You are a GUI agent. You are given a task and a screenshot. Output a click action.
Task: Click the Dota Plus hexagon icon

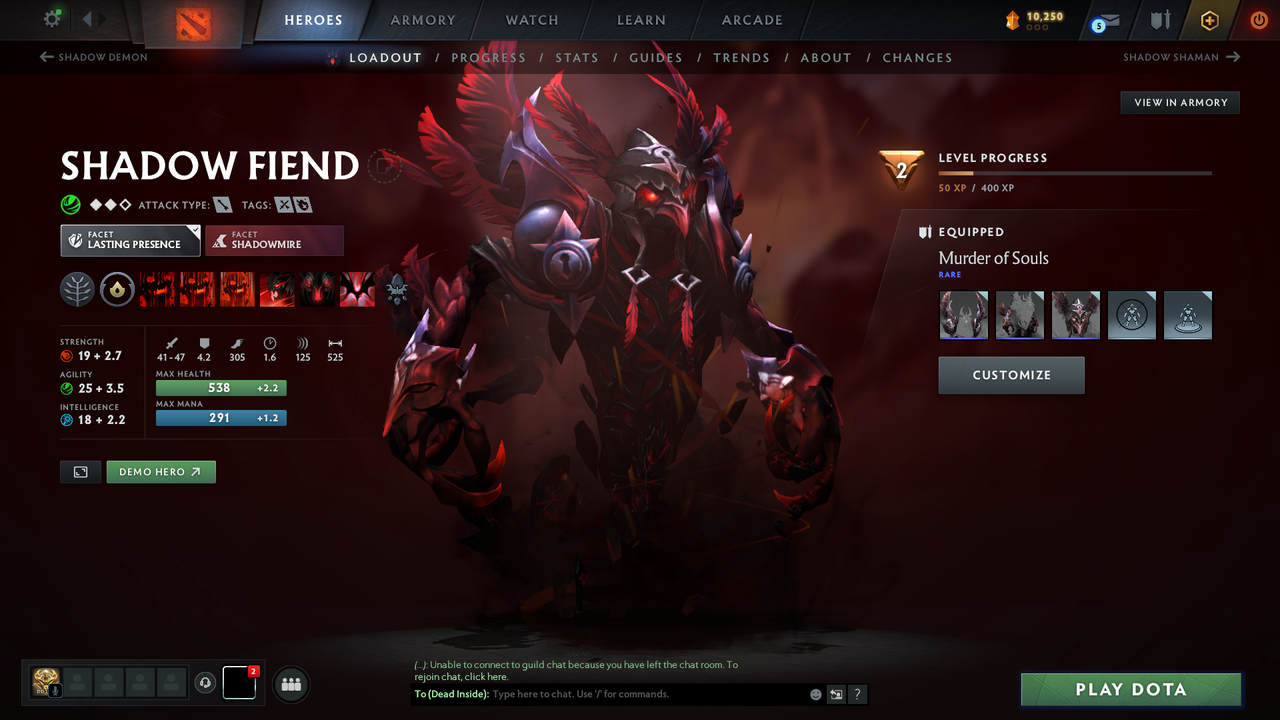(x=1209, y=19)
